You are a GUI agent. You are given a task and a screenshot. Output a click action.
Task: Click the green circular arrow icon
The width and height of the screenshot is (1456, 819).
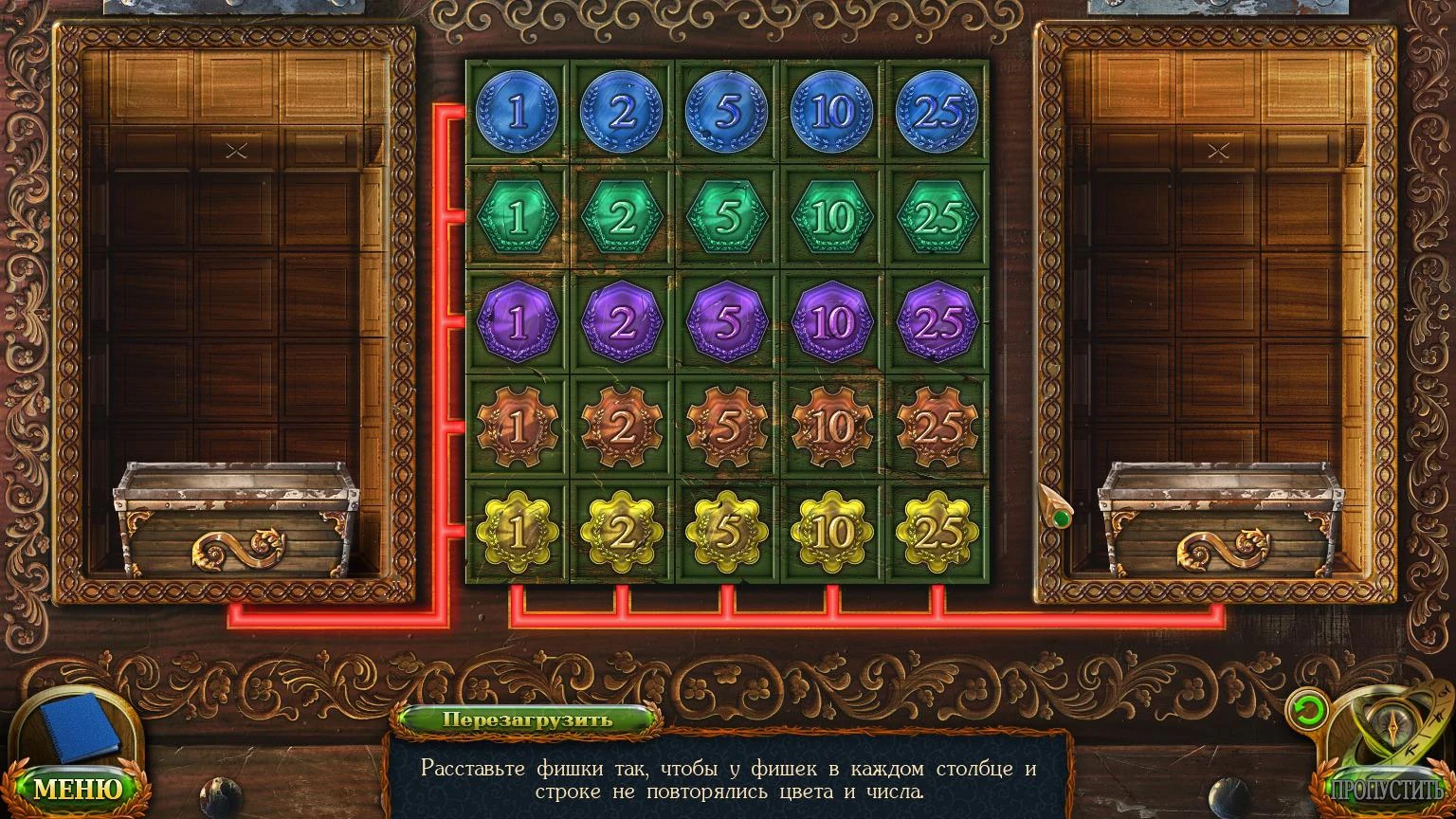pos(1306,711)
